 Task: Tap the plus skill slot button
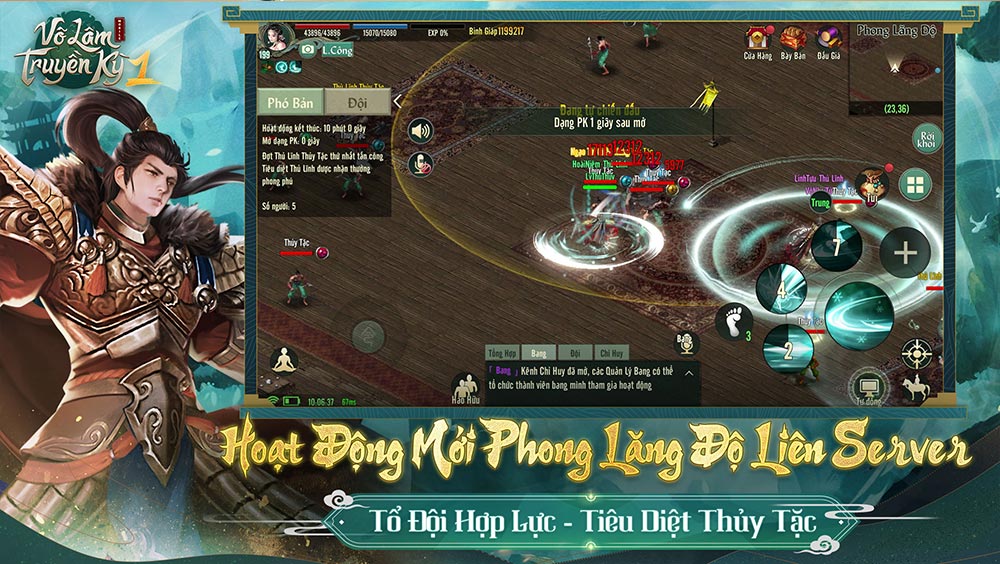904,253
